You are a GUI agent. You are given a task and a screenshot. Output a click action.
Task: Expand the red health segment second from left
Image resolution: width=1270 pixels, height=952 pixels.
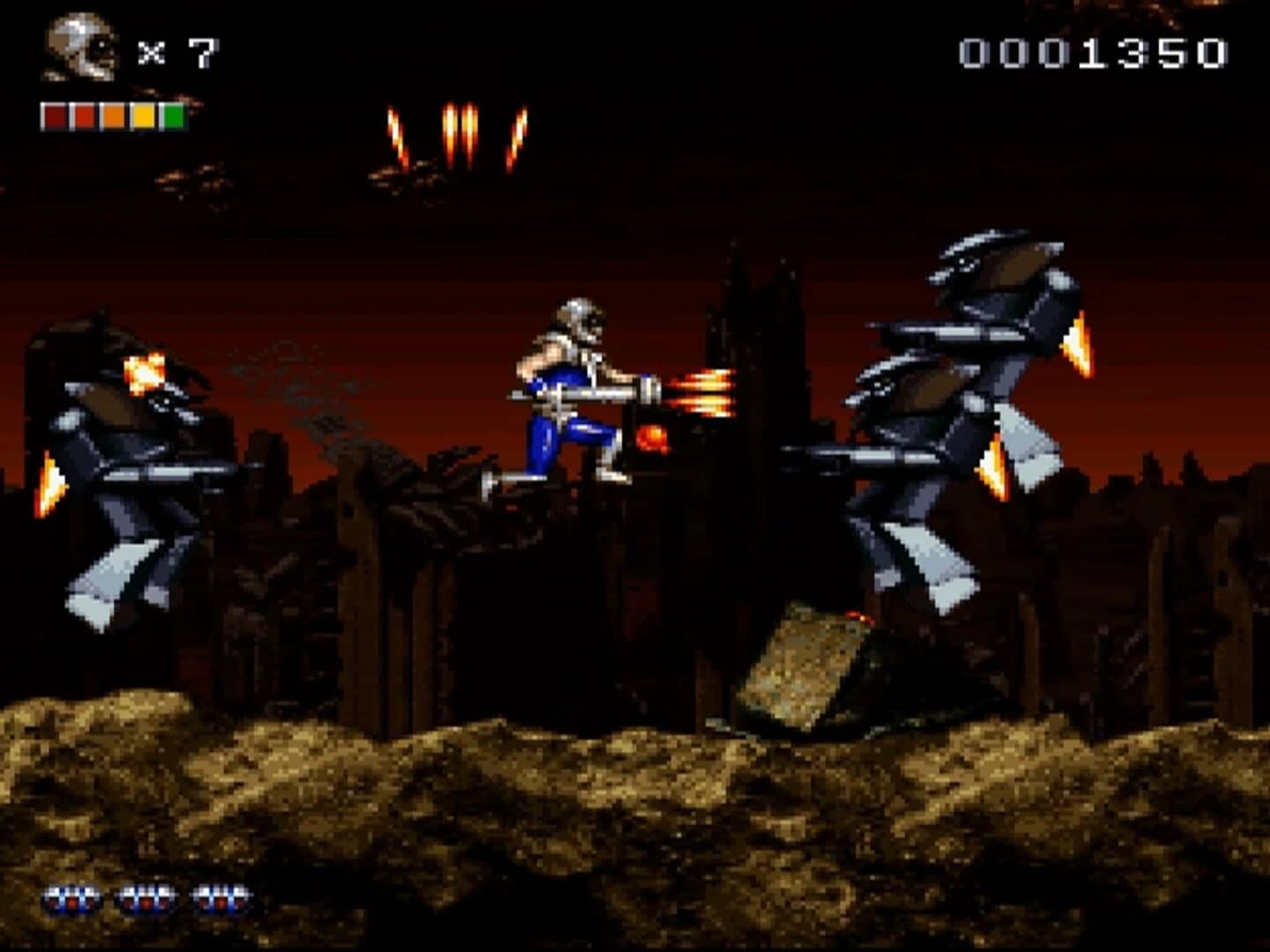click(83, 115)
